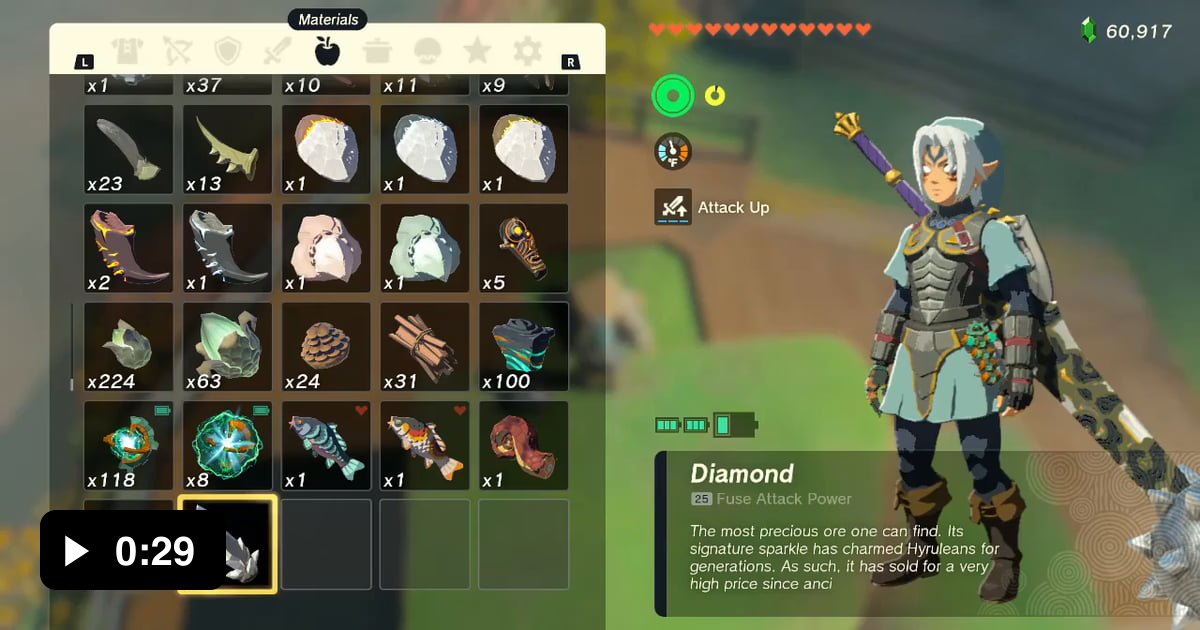
Task: Open the Key Items star tab
Action: 477,51
